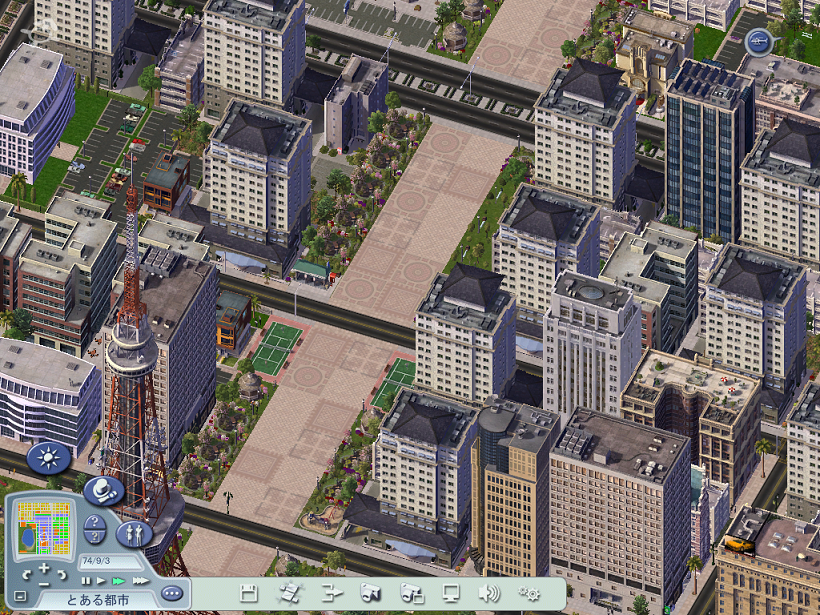Set simulation to double-arrow fast speed
Viewport: 820px width, 615px height.
119,580
